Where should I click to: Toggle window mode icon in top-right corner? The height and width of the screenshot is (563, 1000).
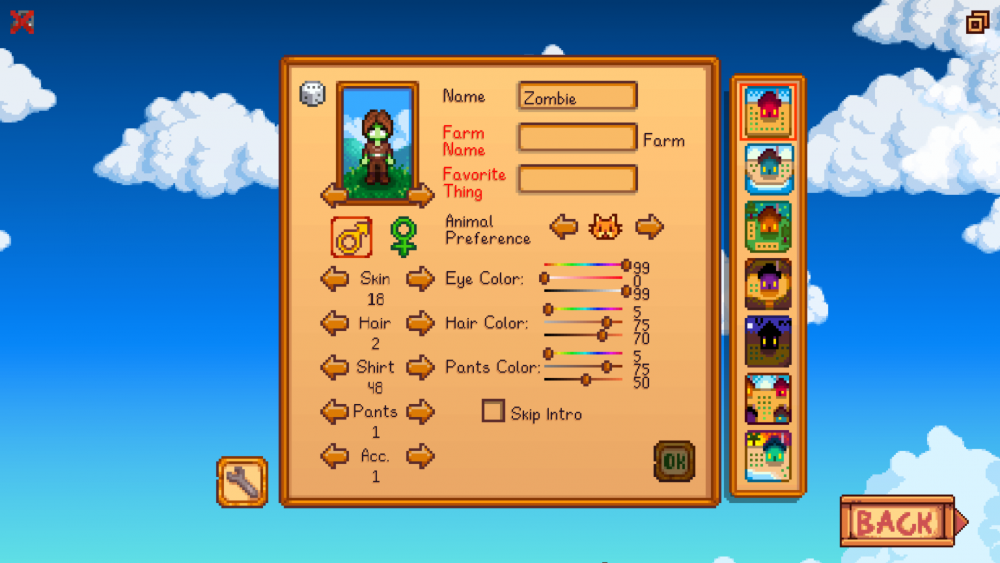point(977,22)
